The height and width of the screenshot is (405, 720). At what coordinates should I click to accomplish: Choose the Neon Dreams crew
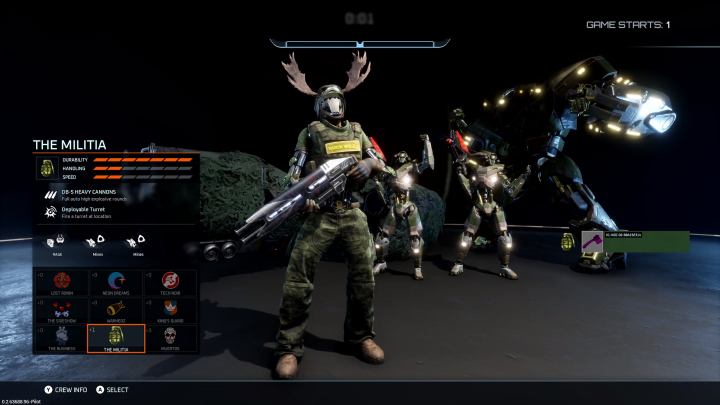point(116,283)
